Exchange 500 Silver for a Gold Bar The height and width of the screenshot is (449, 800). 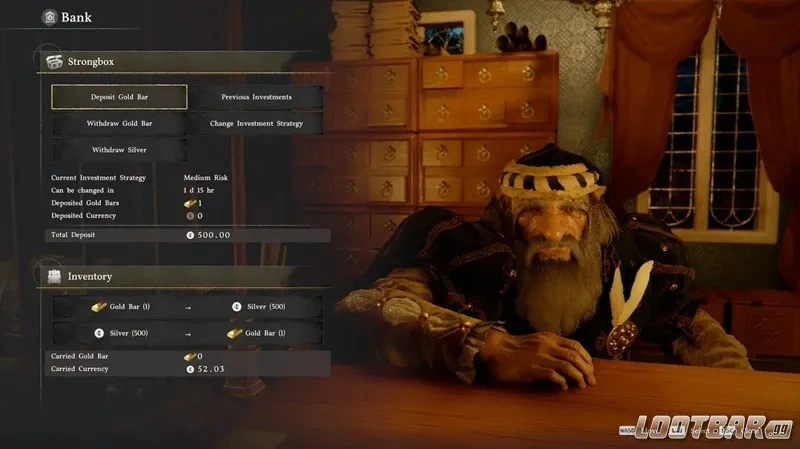click(188, 333)
